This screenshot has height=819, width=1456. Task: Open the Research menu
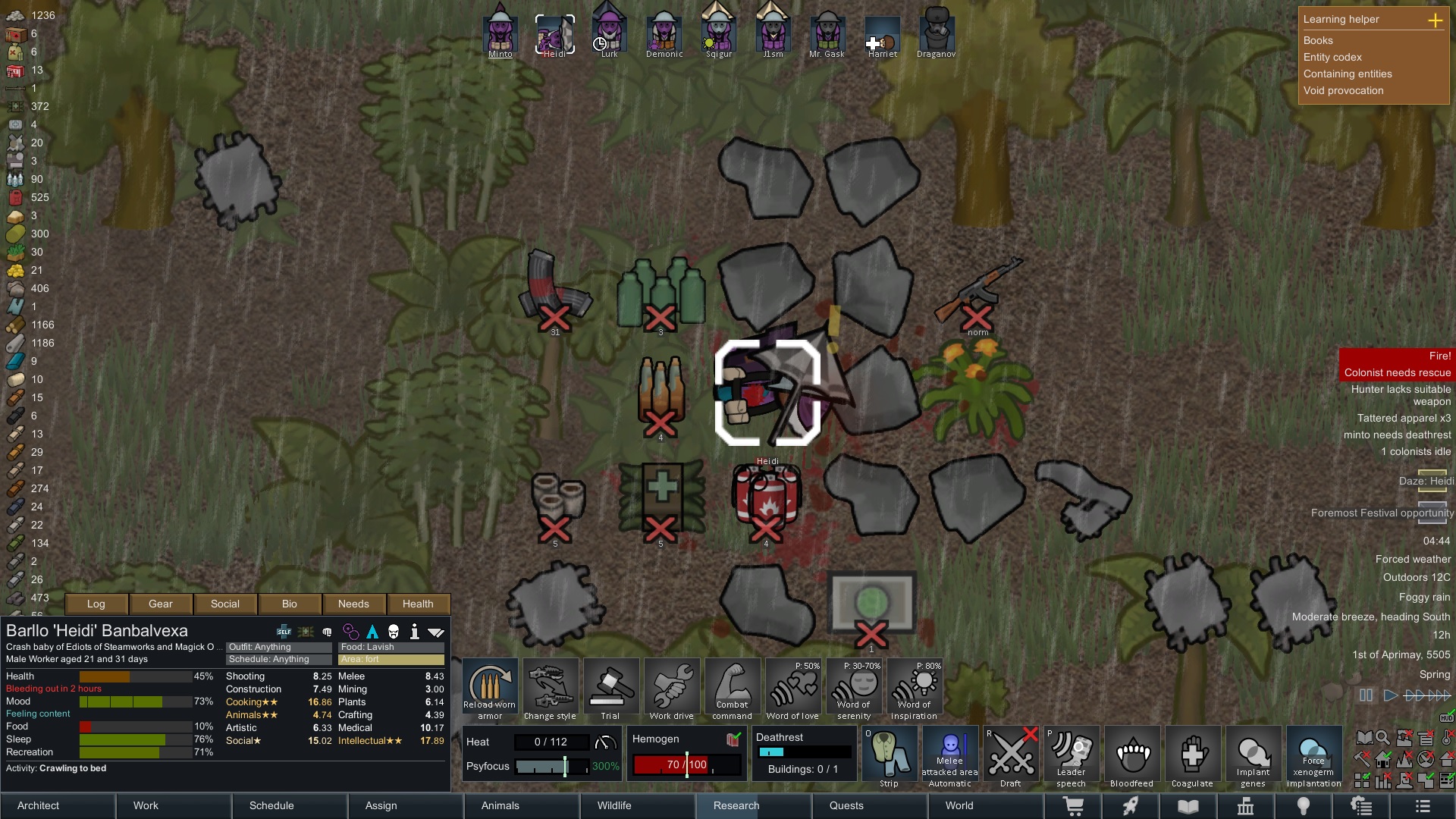[x=736, y=805]
